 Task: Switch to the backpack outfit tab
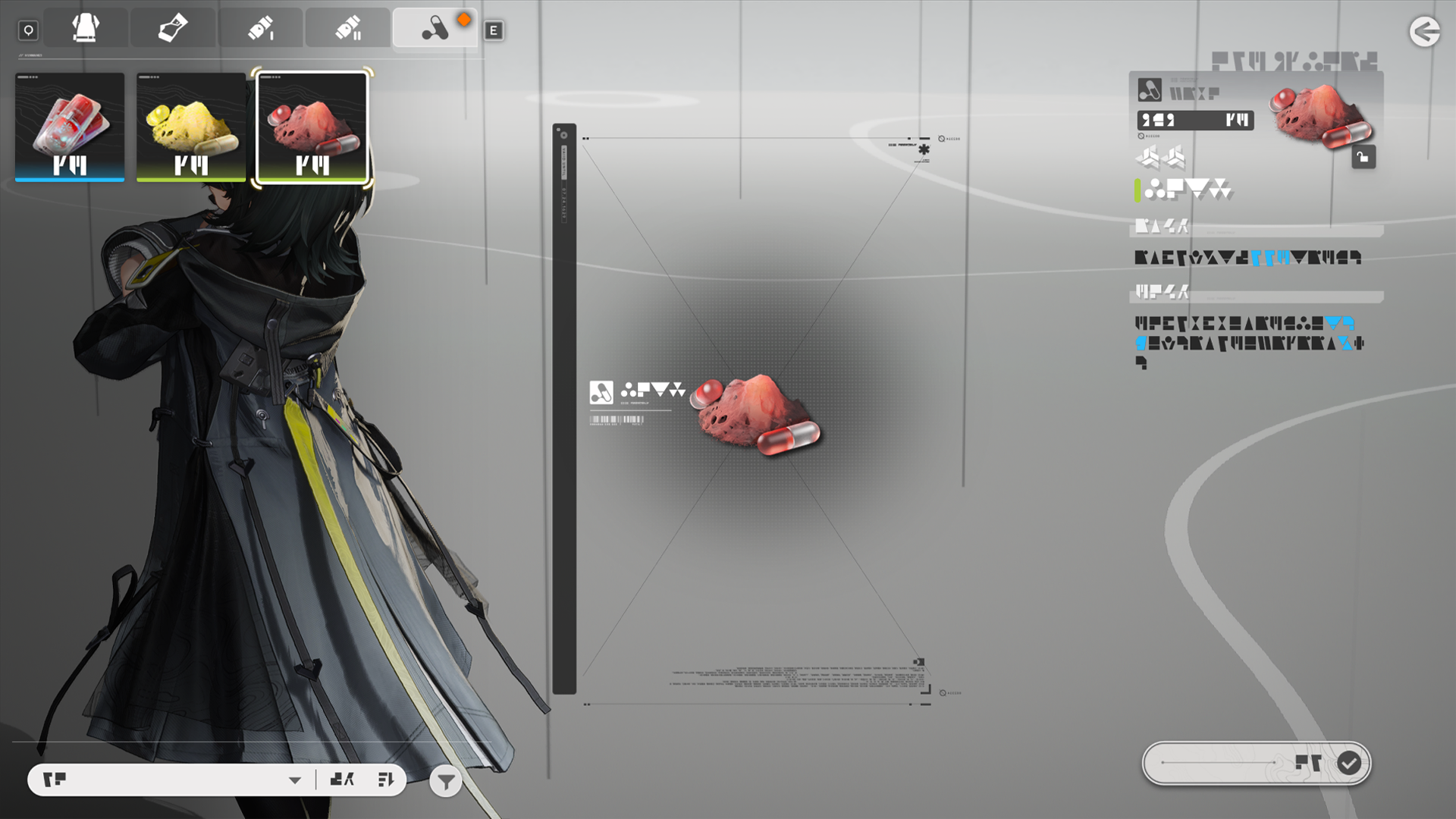(x=86, y=29)
